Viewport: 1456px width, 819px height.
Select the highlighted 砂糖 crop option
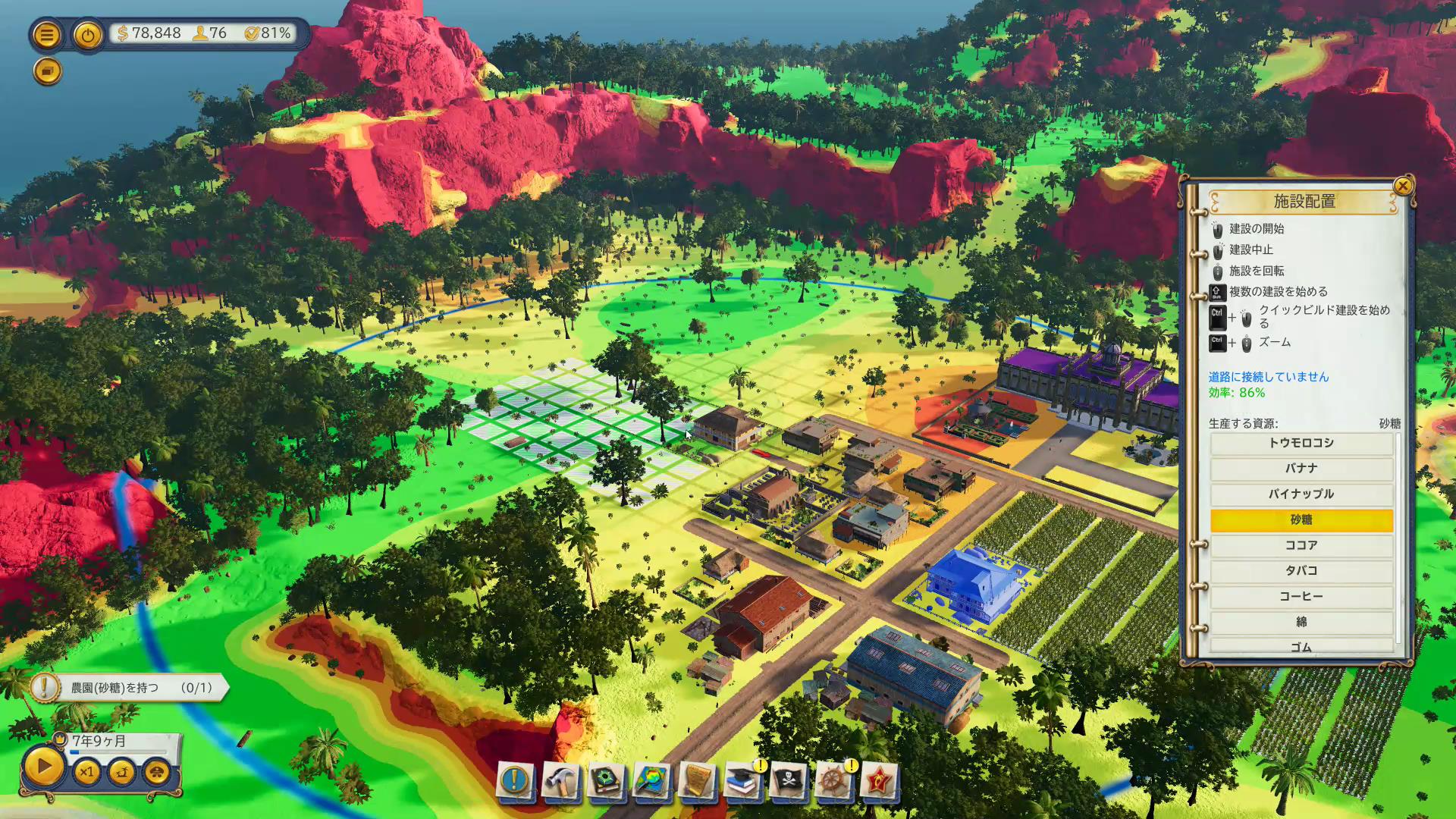(1301, 520)
